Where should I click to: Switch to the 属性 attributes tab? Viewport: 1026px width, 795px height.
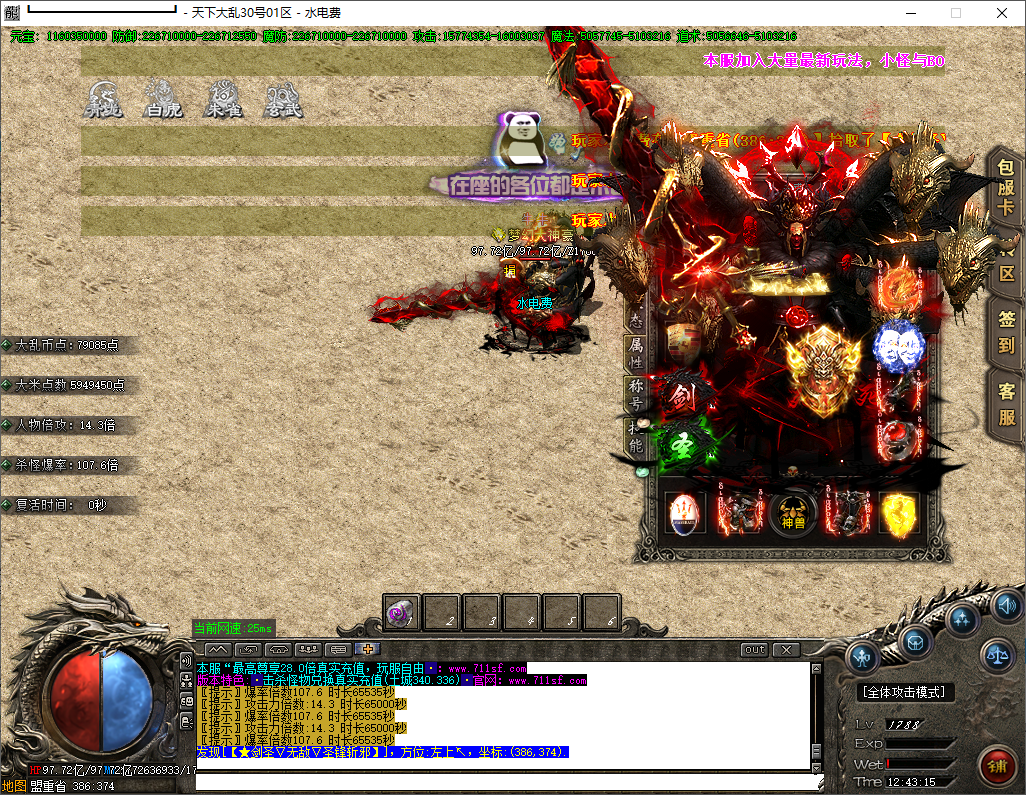click(x=636, y=352)
